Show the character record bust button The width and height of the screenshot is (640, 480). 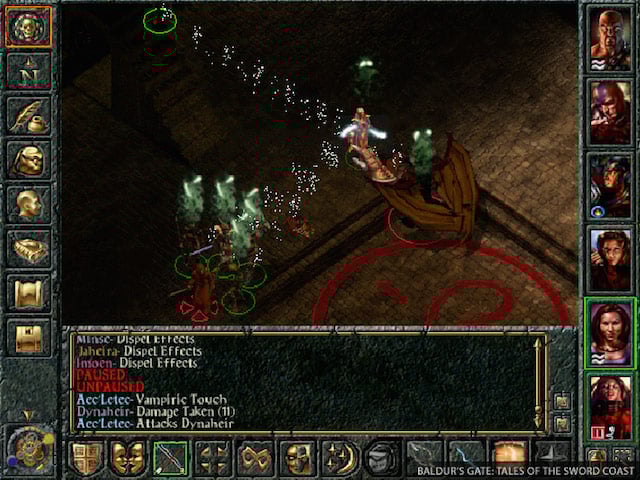tap(29, 203)
